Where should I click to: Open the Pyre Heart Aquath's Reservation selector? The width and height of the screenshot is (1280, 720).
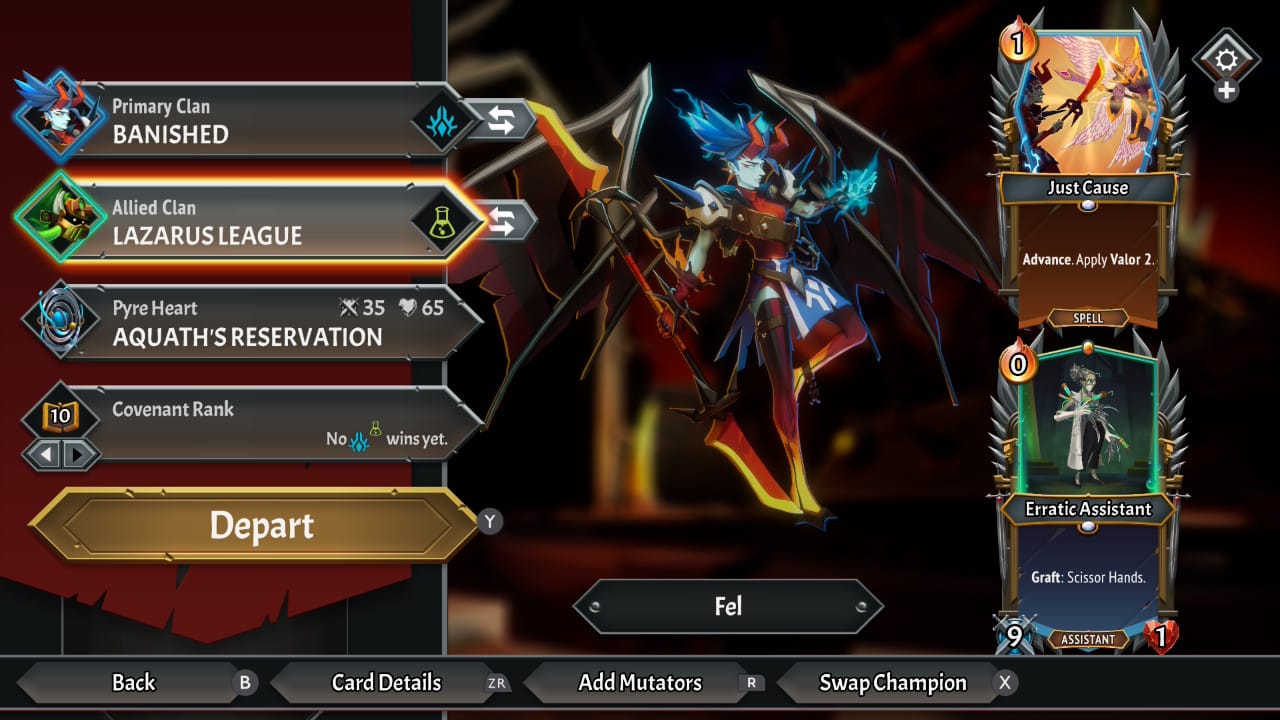coord(250,322)
